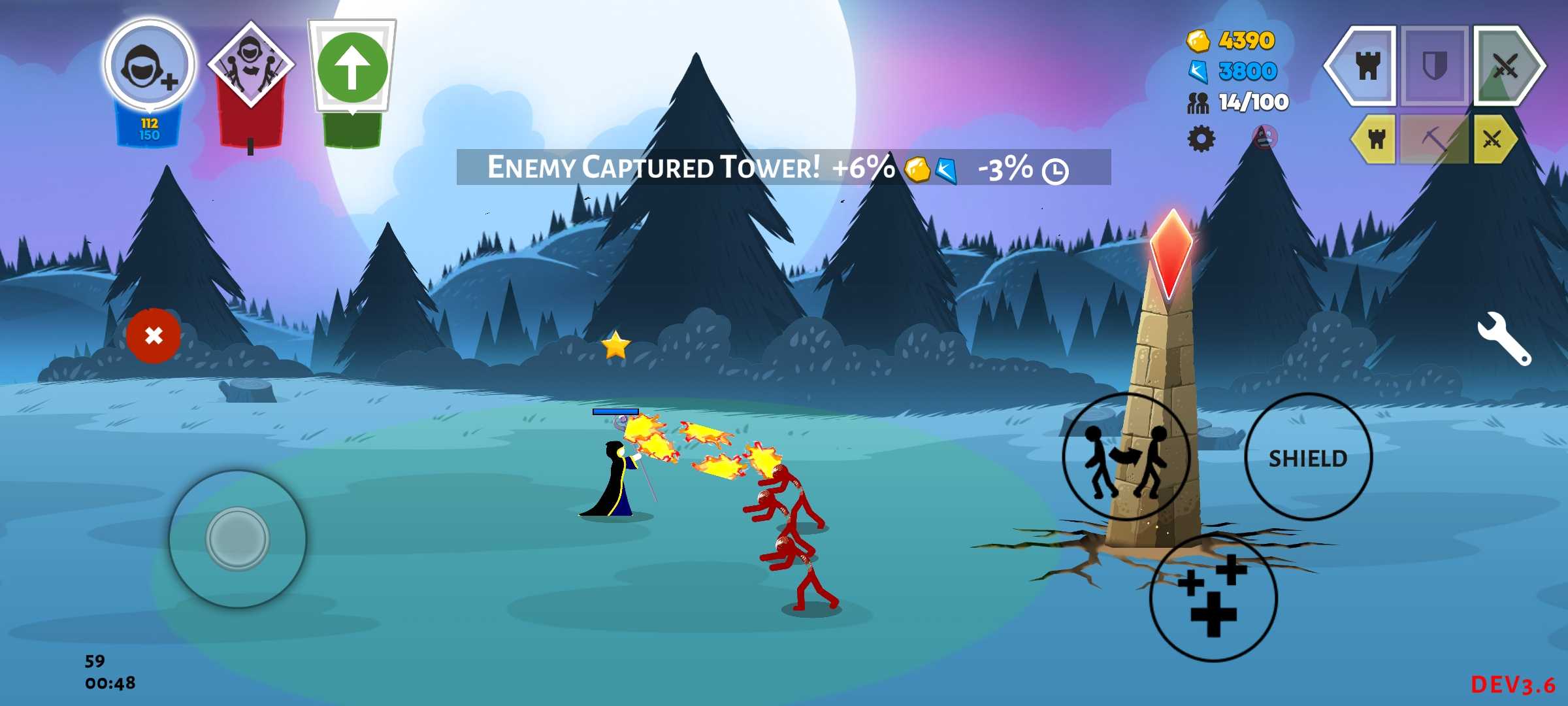Choose the purple shield defend command
The width and height of the screenshot is (1568, 706).
[x=1435, y=66]
